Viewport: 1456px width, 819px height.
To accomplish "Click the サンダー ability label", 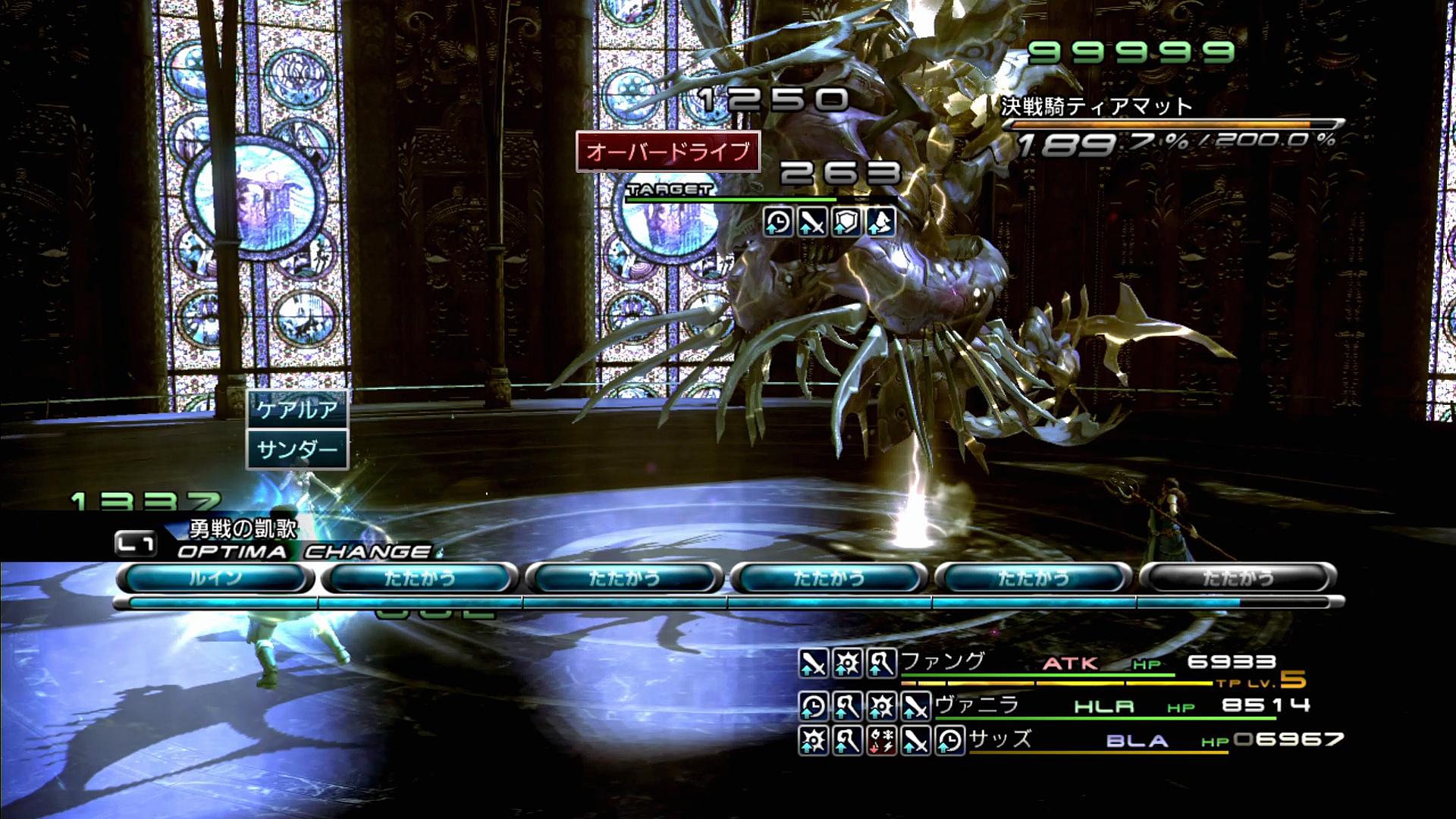I will coord(297,450).
